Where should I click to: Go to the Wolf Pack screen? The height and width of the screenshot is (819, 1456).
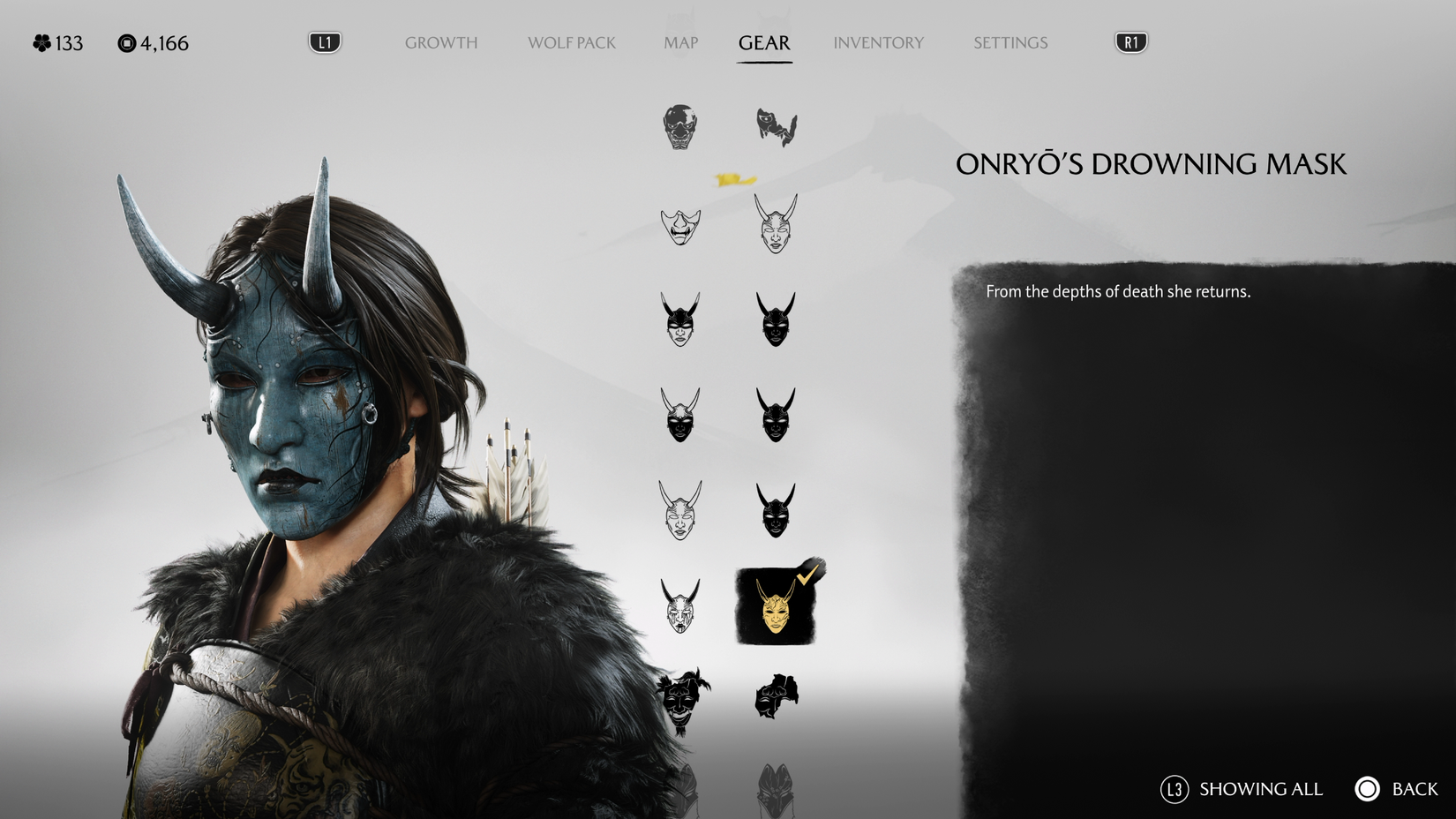[x=571, y=42]
